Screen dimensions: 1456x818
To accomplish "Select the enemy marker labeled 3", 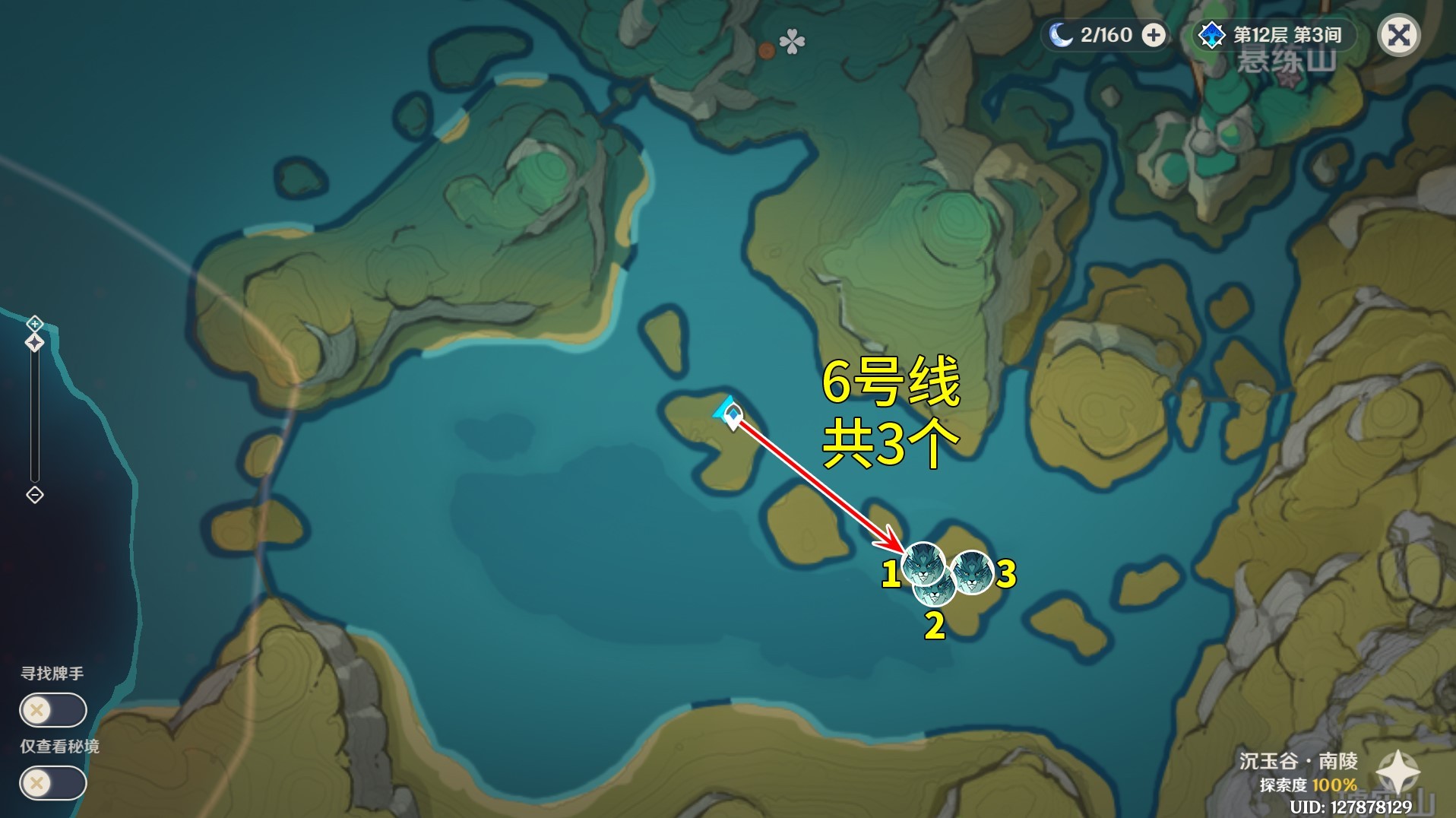I will pyautogui.click(x=972, y=571).
